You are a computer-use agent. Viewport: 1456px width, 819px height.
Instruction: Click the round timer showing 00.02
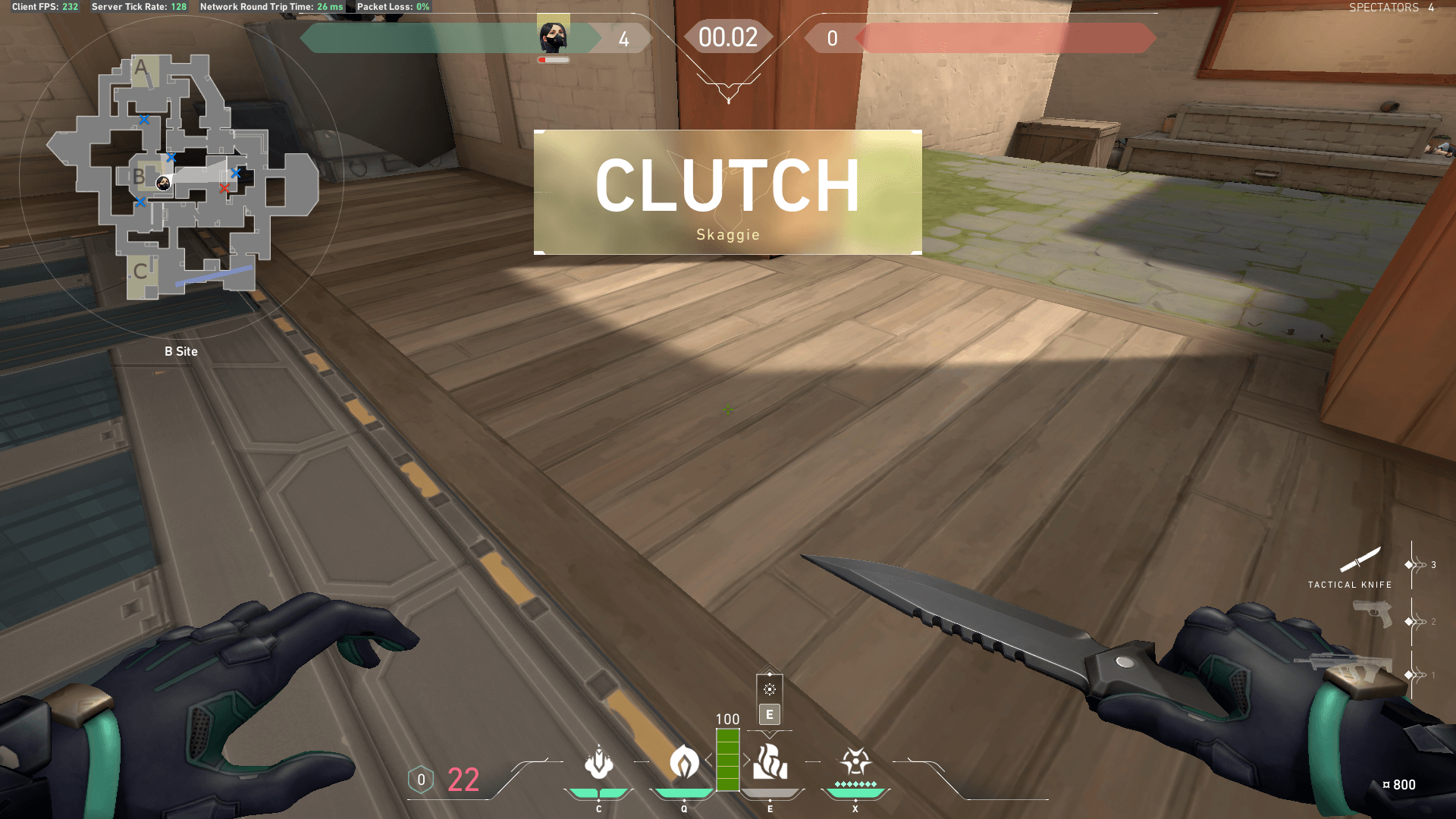(x=727, y=37)
